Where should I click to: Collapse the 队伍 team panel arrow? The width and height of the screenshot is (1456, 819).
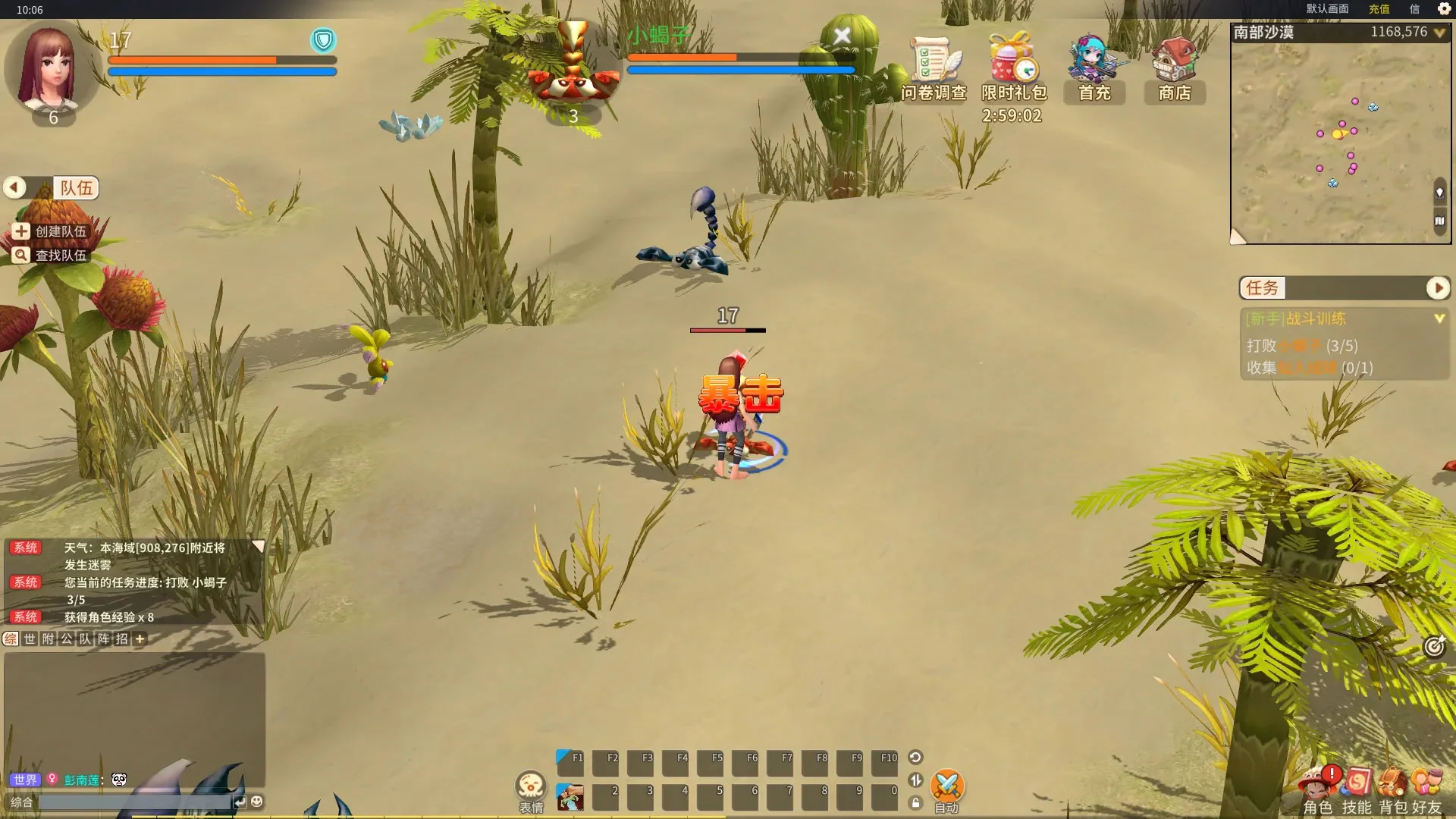point(14,187)
